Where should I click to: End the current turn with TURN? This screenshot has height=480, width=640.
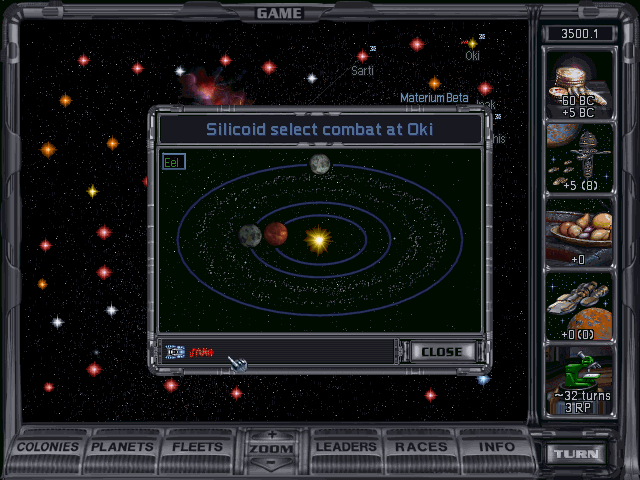pyautogui.click(x=578, y=454)
